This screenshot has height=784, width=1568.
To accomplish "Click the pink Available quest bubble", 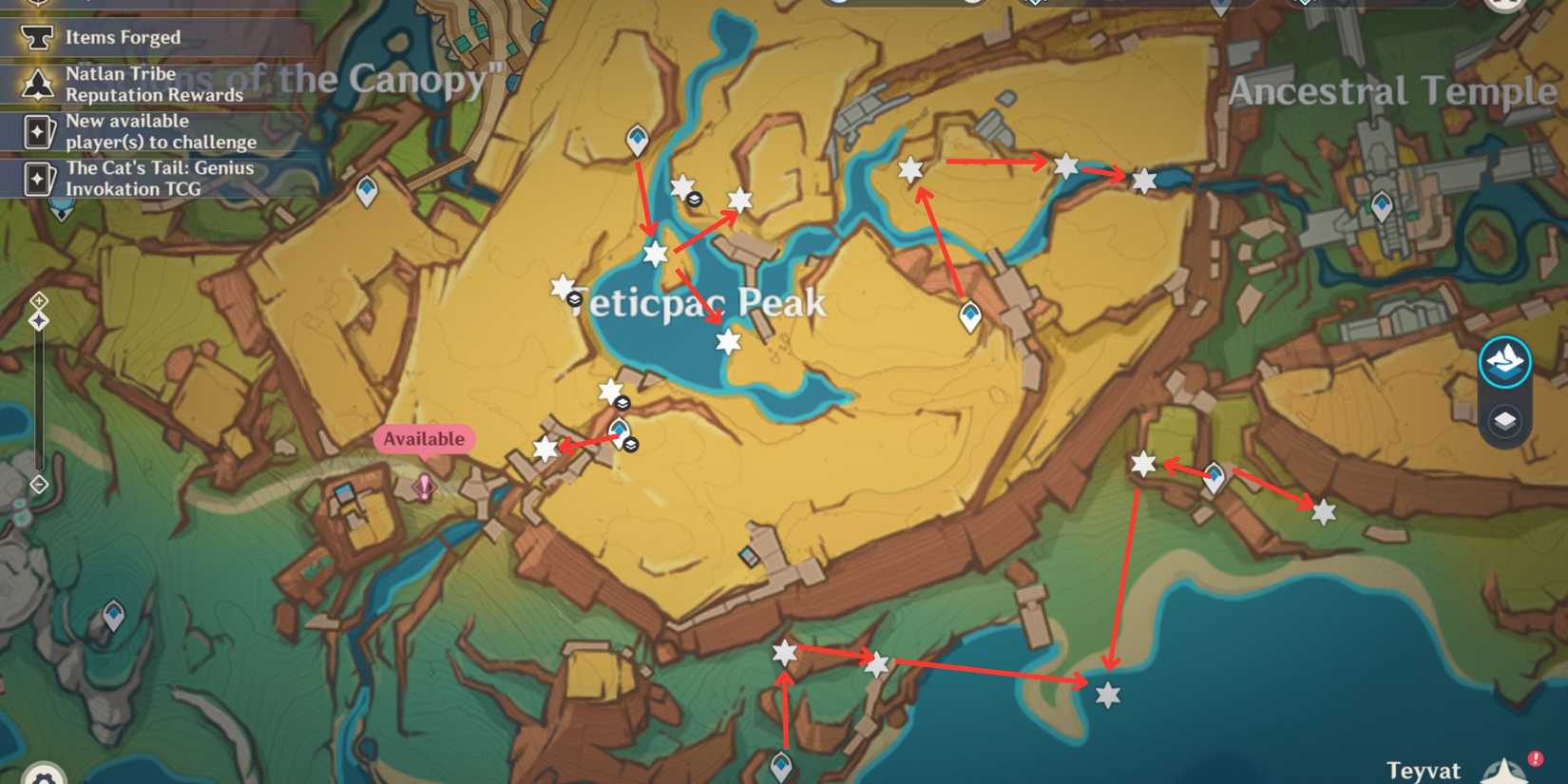I will point(423,439).
